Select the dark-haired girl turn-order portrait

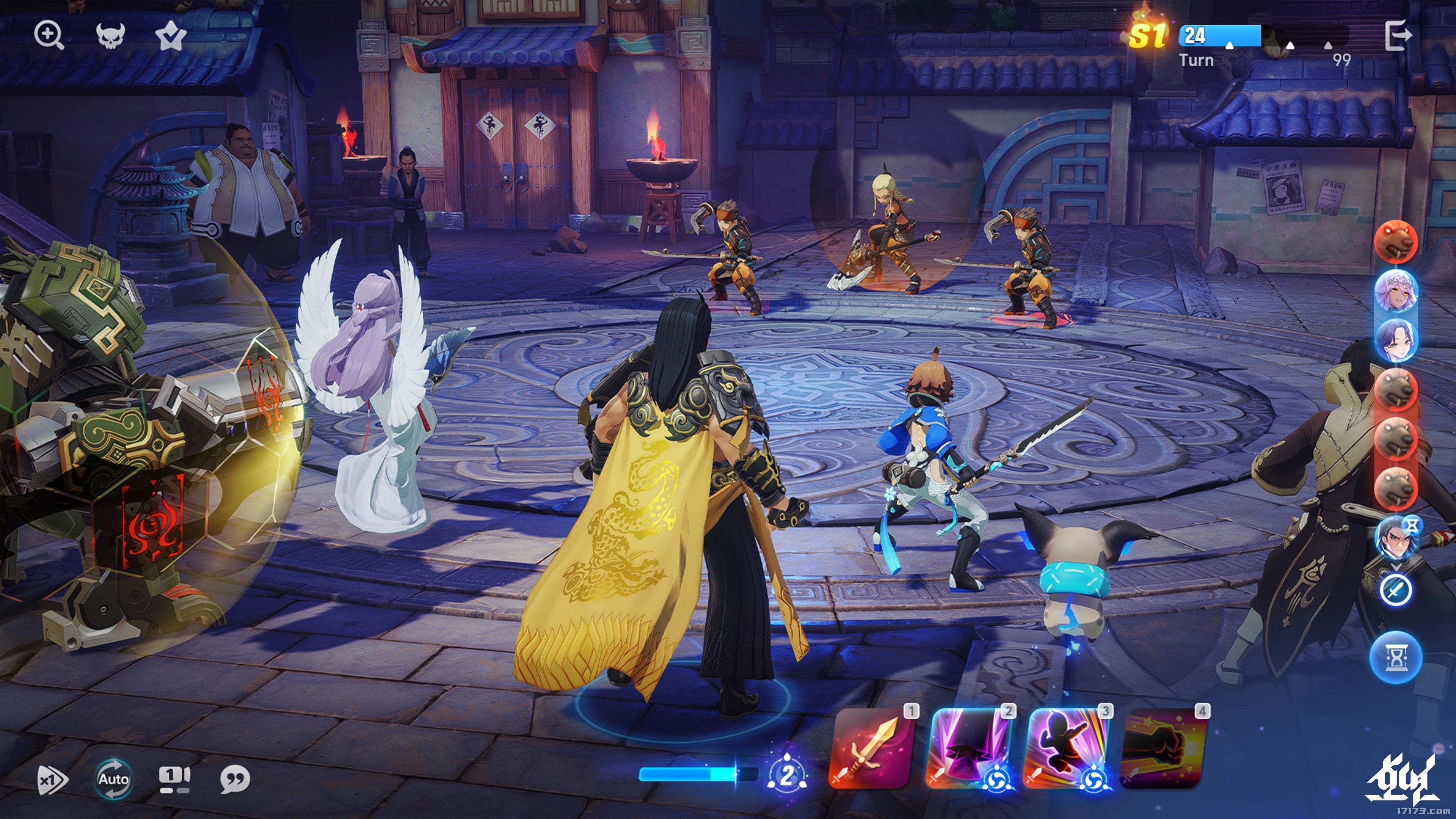click(x=1395, y=340)
